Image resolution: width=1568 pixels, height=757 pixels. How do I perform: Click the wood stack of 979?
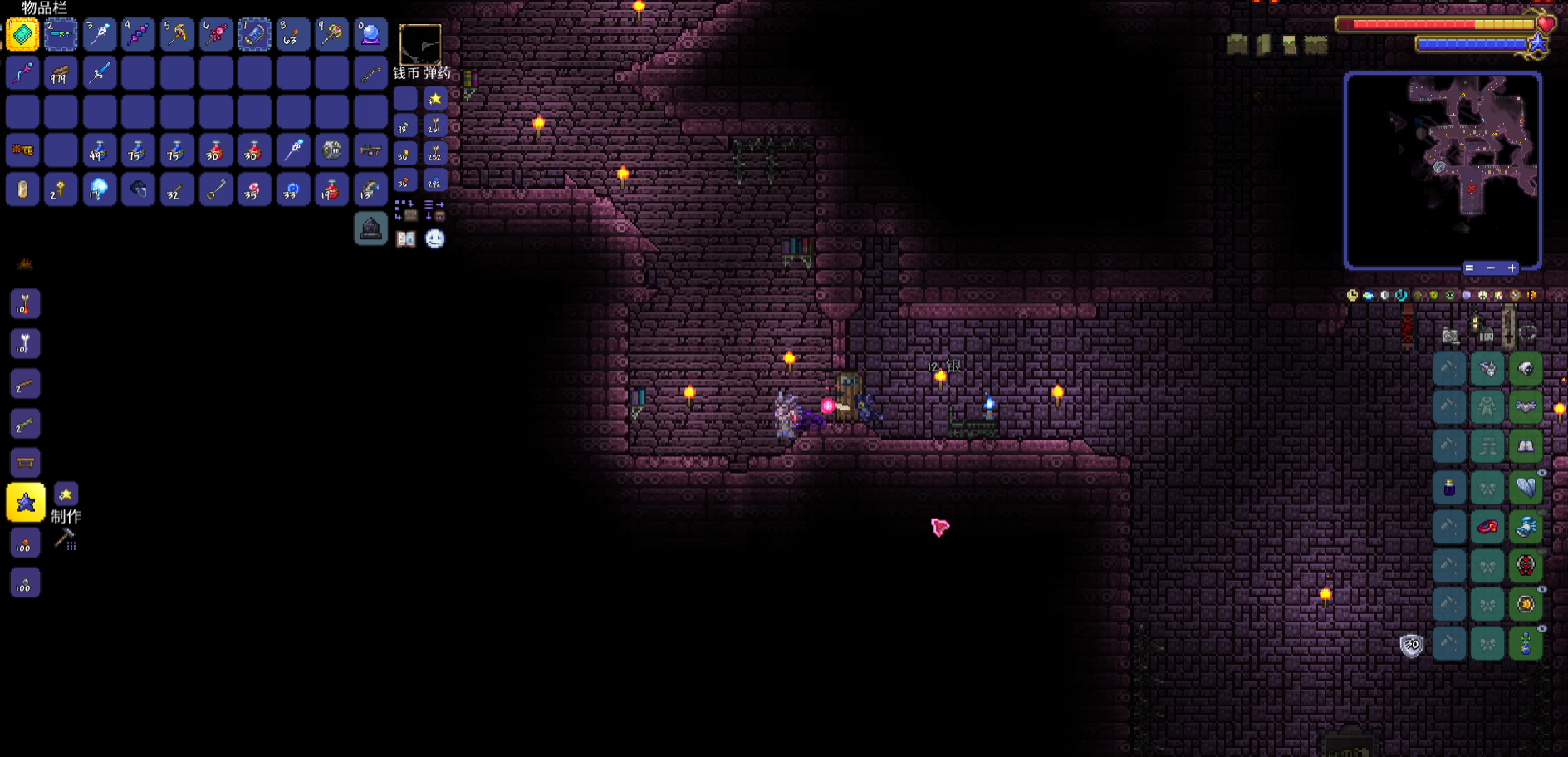tap(61, 74)
